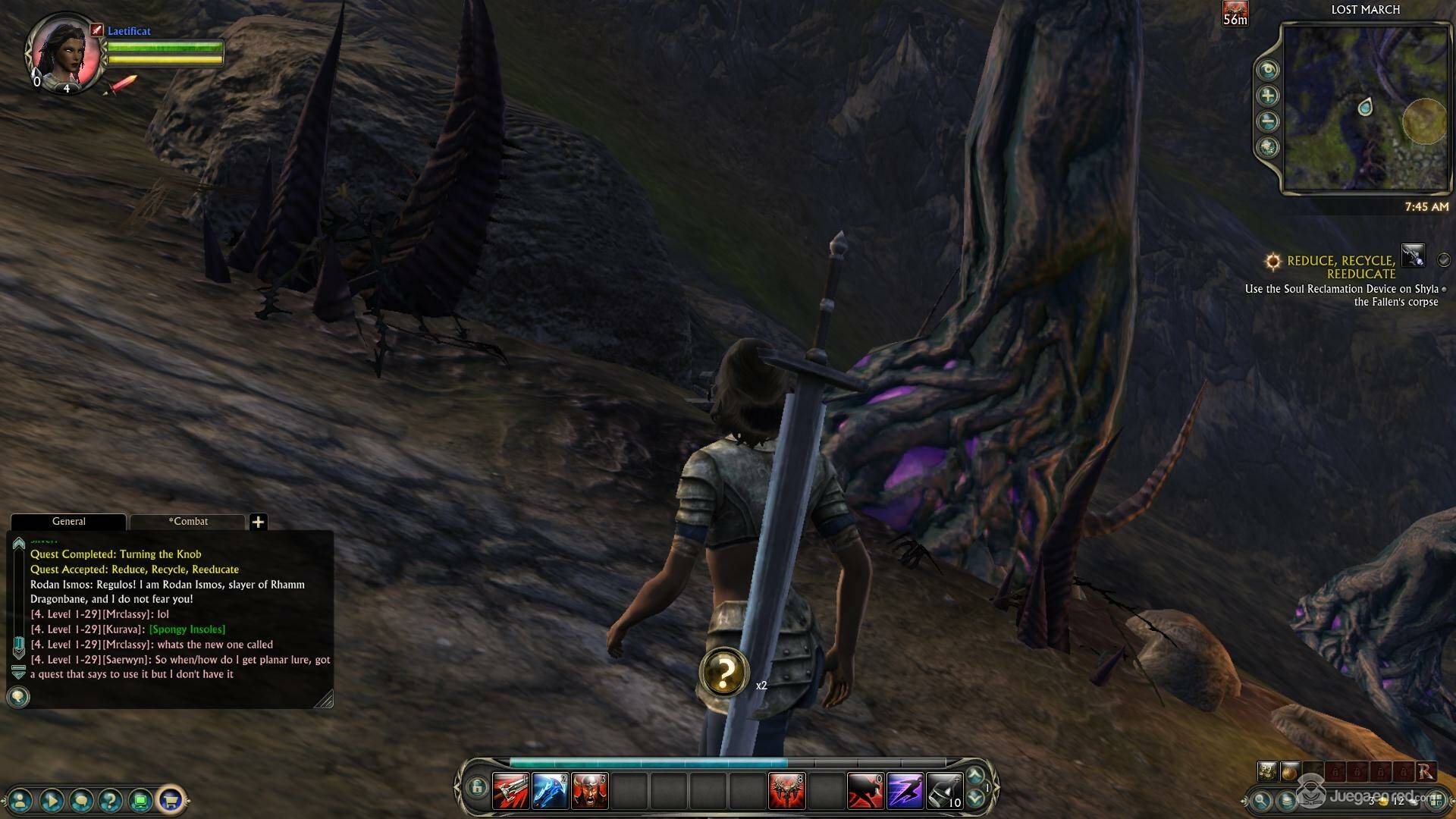
Task: Activate the purple sprinting figure ability
Action: coord(905,791)
